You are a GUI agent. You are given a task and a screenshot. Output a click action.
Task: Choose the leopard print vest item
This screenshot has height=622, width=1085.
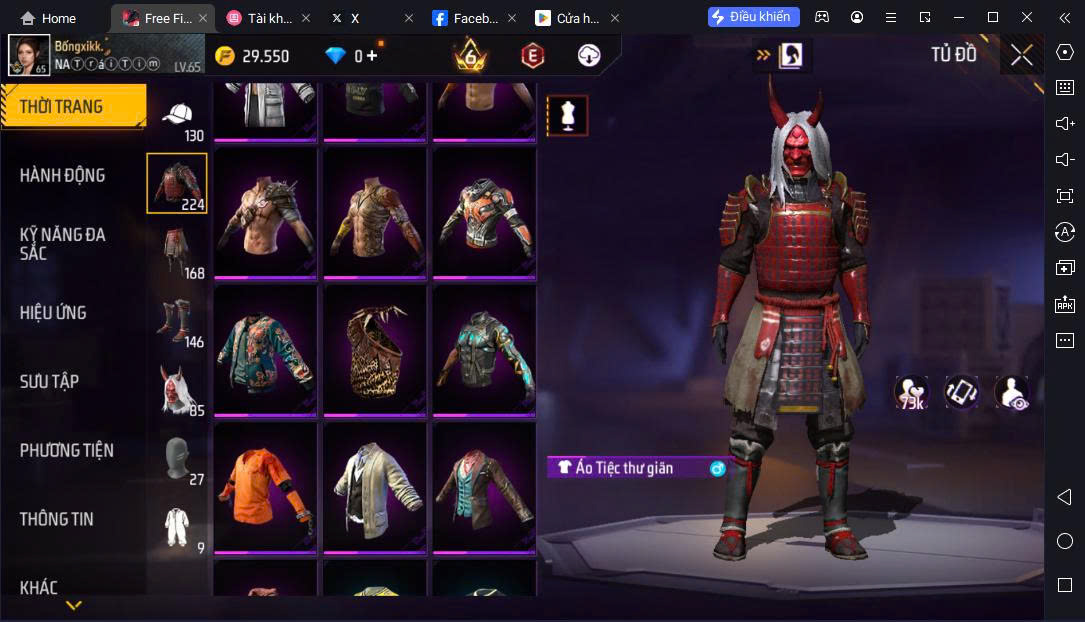pyautogui.click(x=374, y=350)
